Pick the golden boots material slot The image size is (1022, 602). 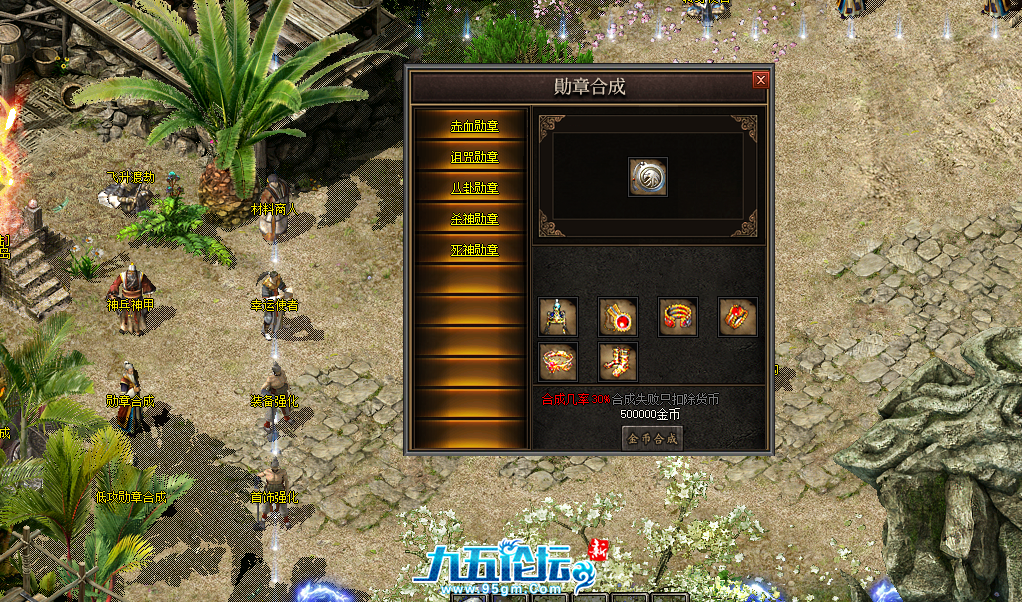618,361
